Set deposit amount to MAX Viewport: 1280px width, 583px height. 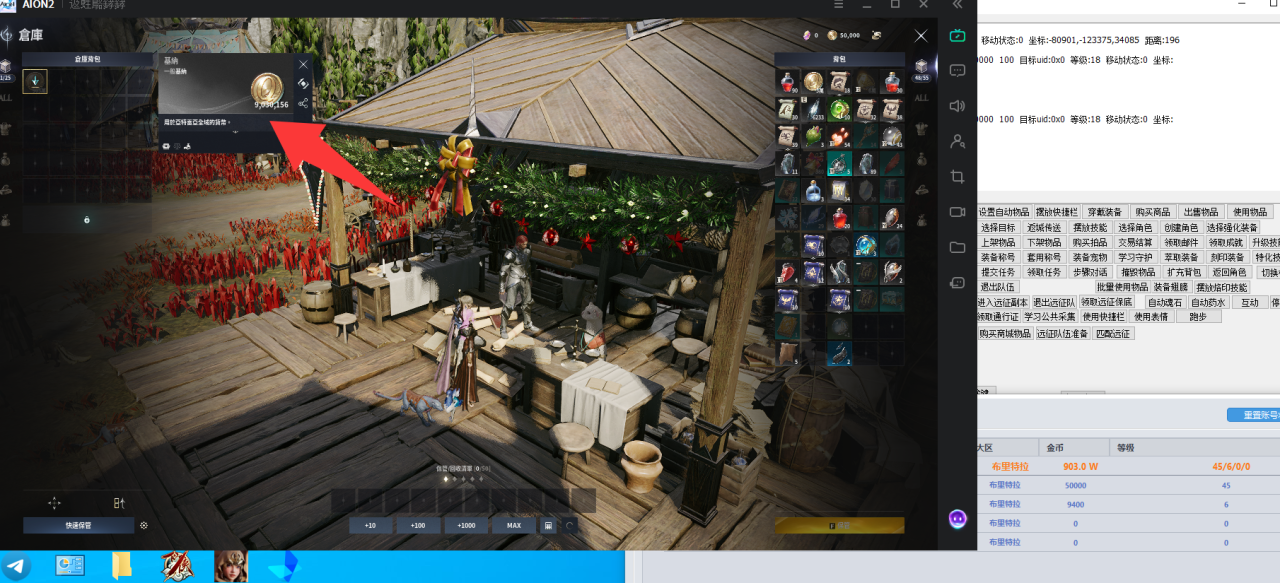[x=514, y=525]
